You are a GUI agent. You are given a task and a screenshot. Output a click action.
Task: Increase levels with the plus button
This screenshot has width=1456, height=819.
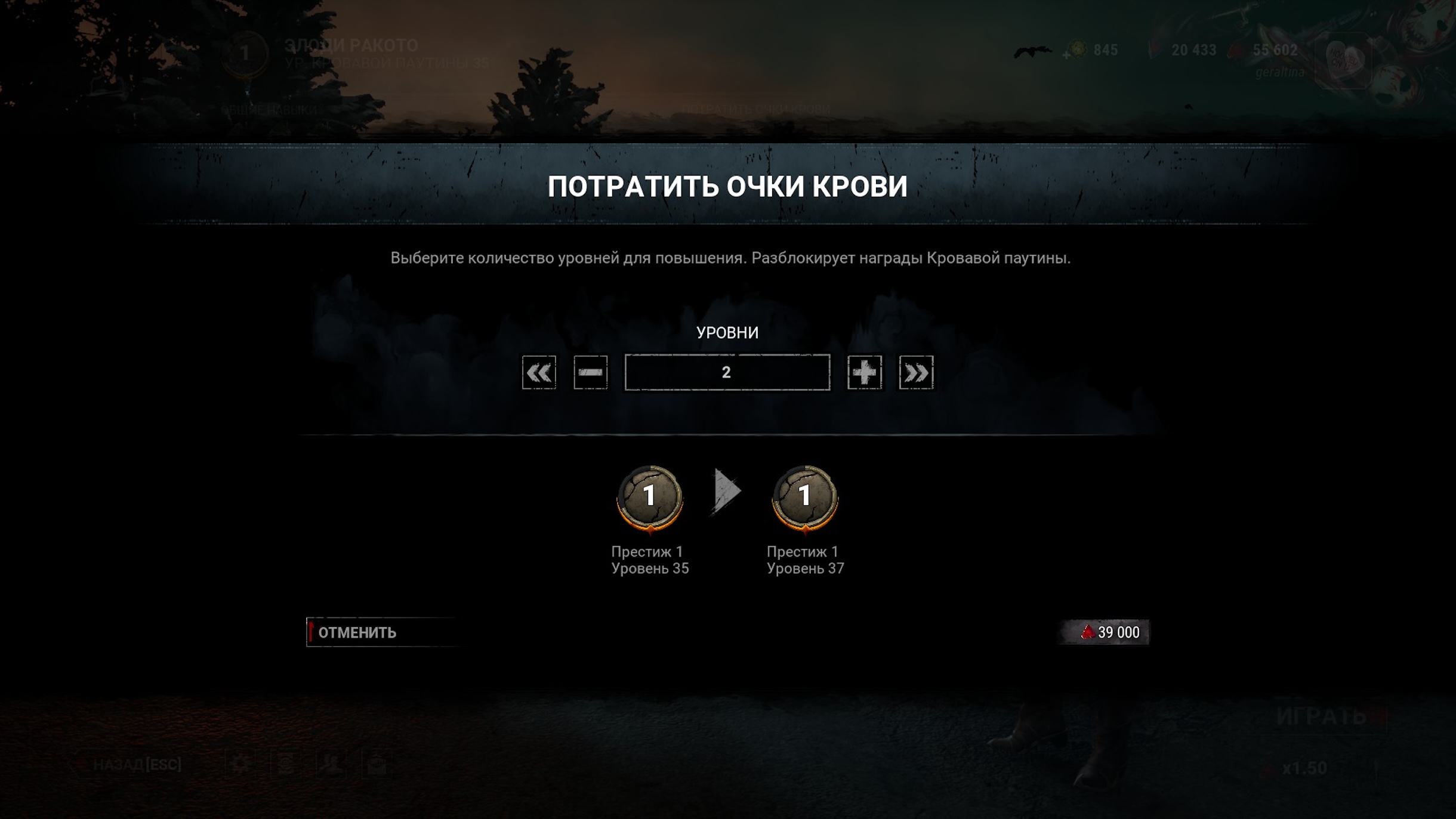864,373
